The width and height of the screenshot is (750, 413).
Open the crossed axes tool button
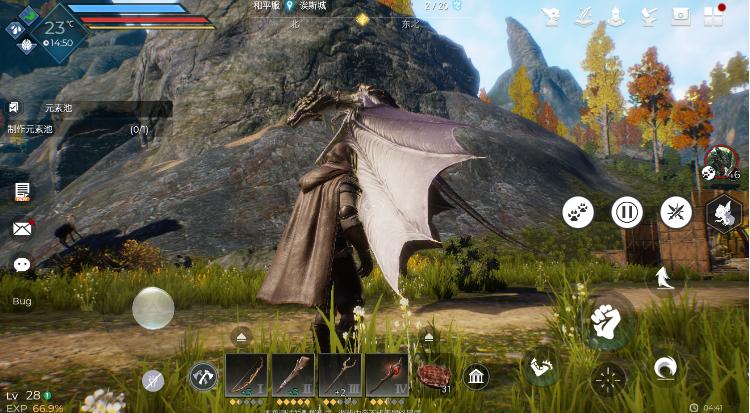(204, 376)
